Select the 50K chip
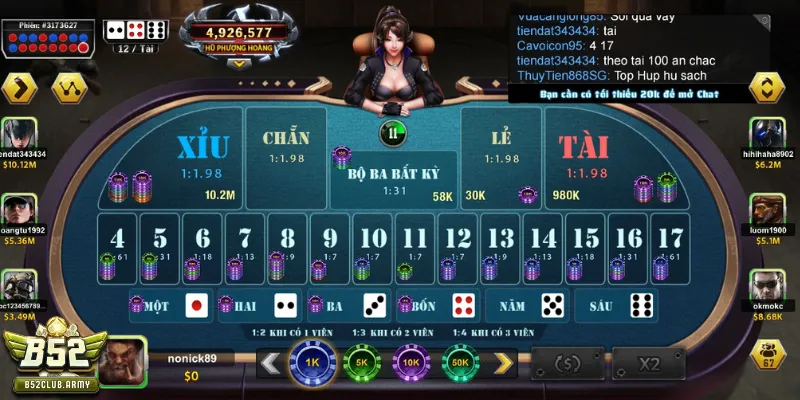This screenshot has height=400, width=800. point(460,362)
